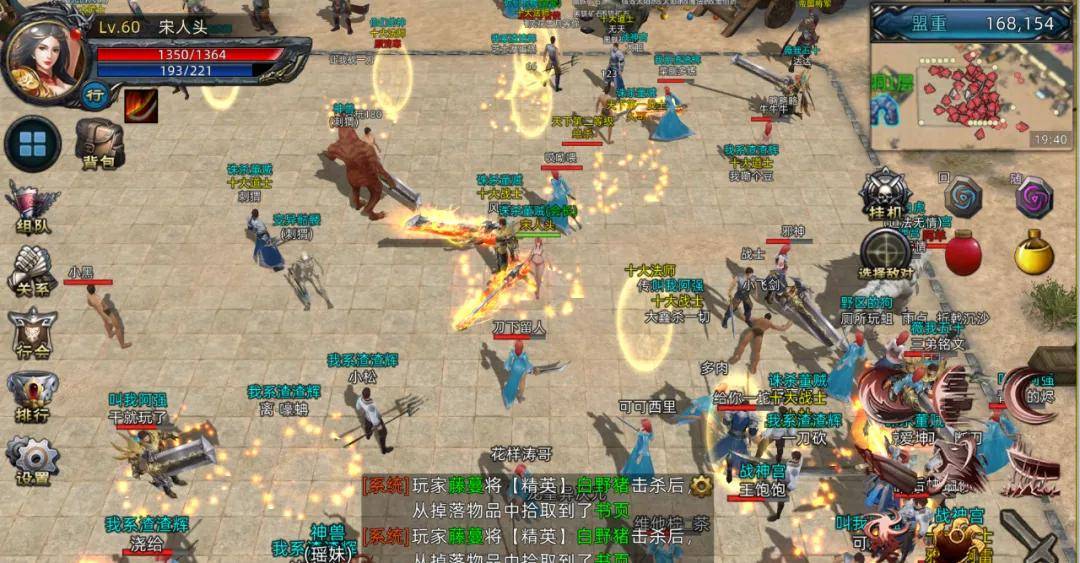Activate 挂机 auto-battle skull button

[x=884, y=193]
